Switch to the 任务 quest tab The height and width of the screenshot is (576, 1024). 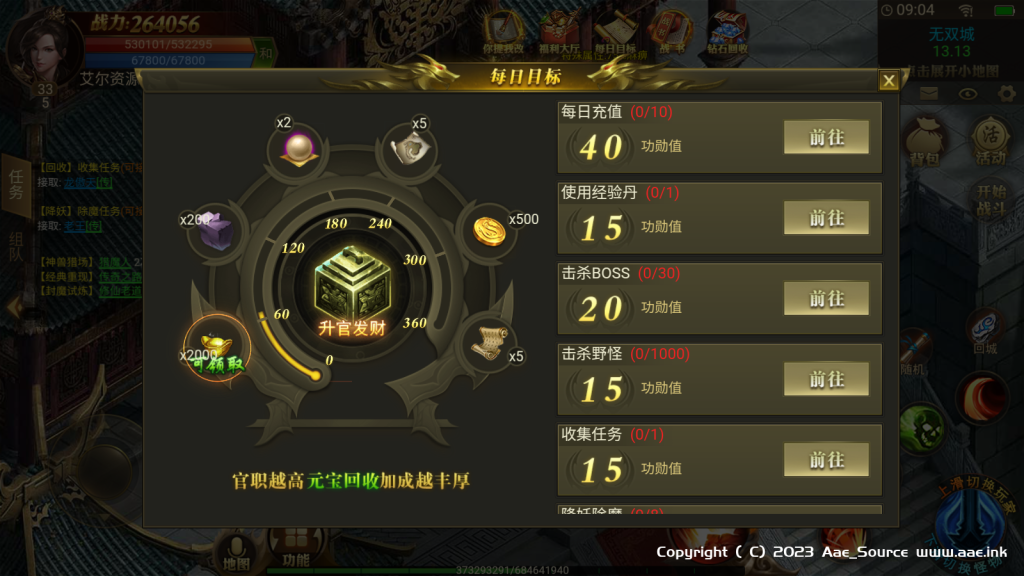tap(16, 185)
